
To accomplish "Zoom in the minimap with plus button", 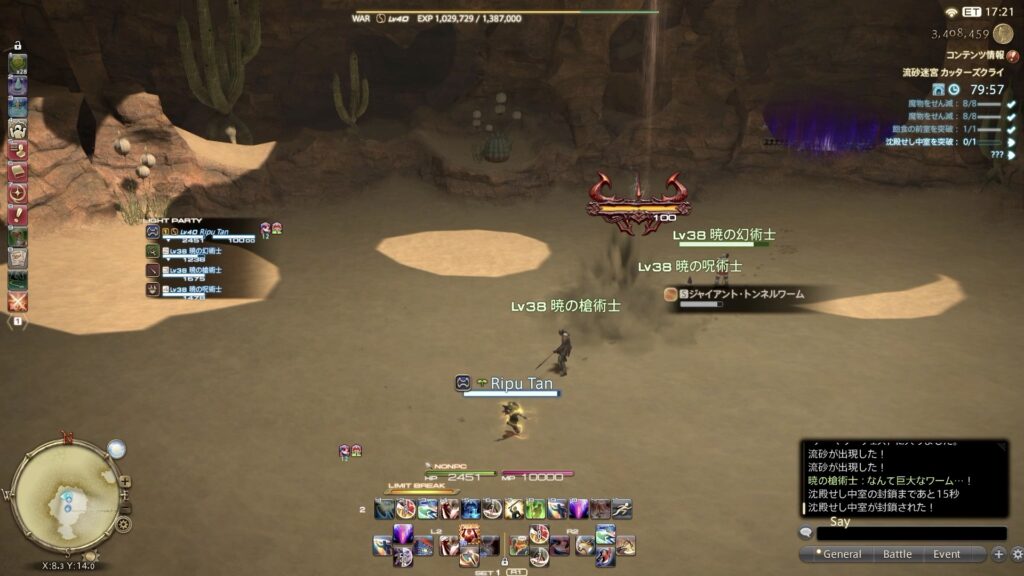I will (x=125, y=481).
